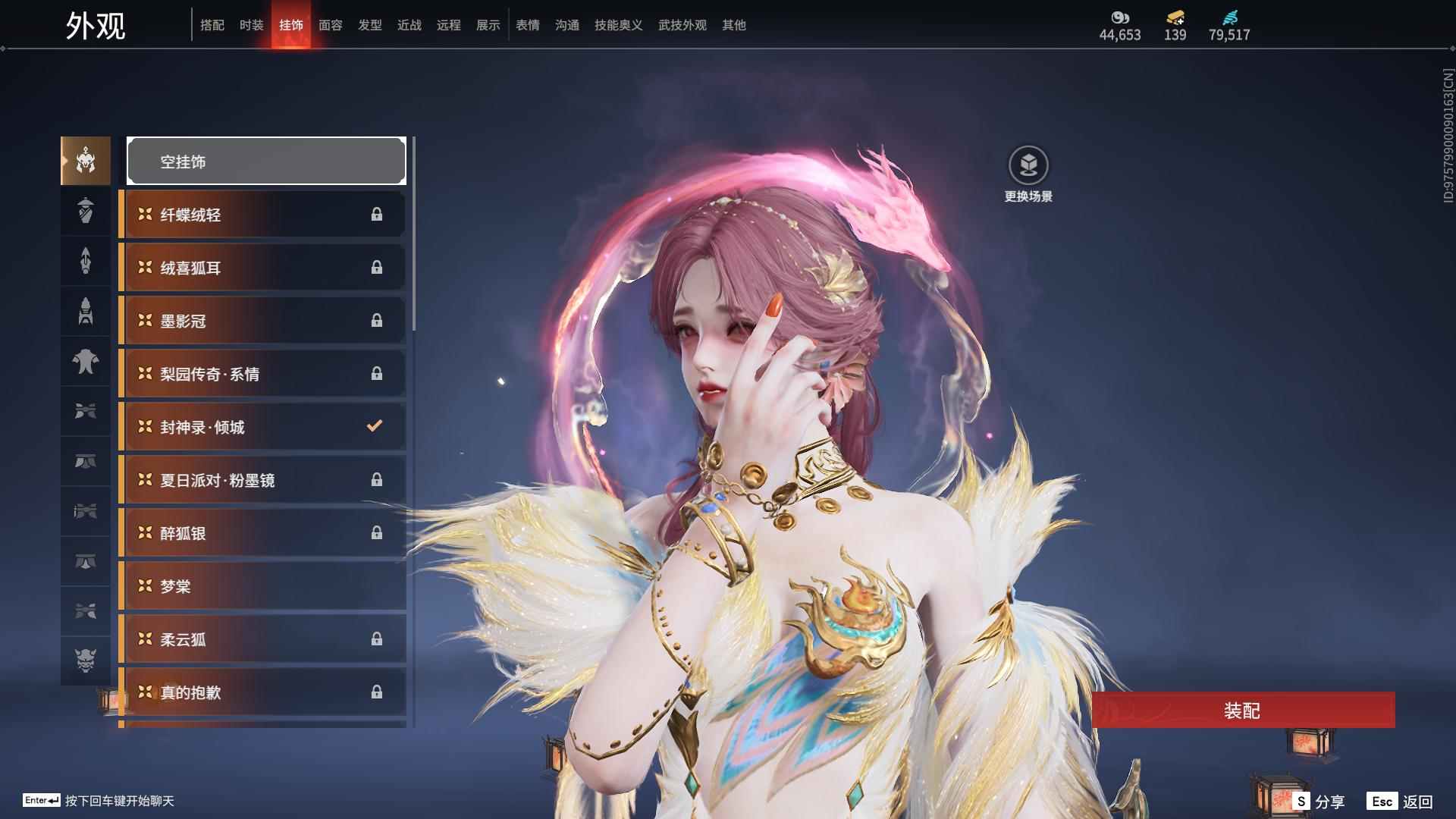Select the locked 墨影冠 accessory entry
The image size is (1456, 819).
coord(262,320)
